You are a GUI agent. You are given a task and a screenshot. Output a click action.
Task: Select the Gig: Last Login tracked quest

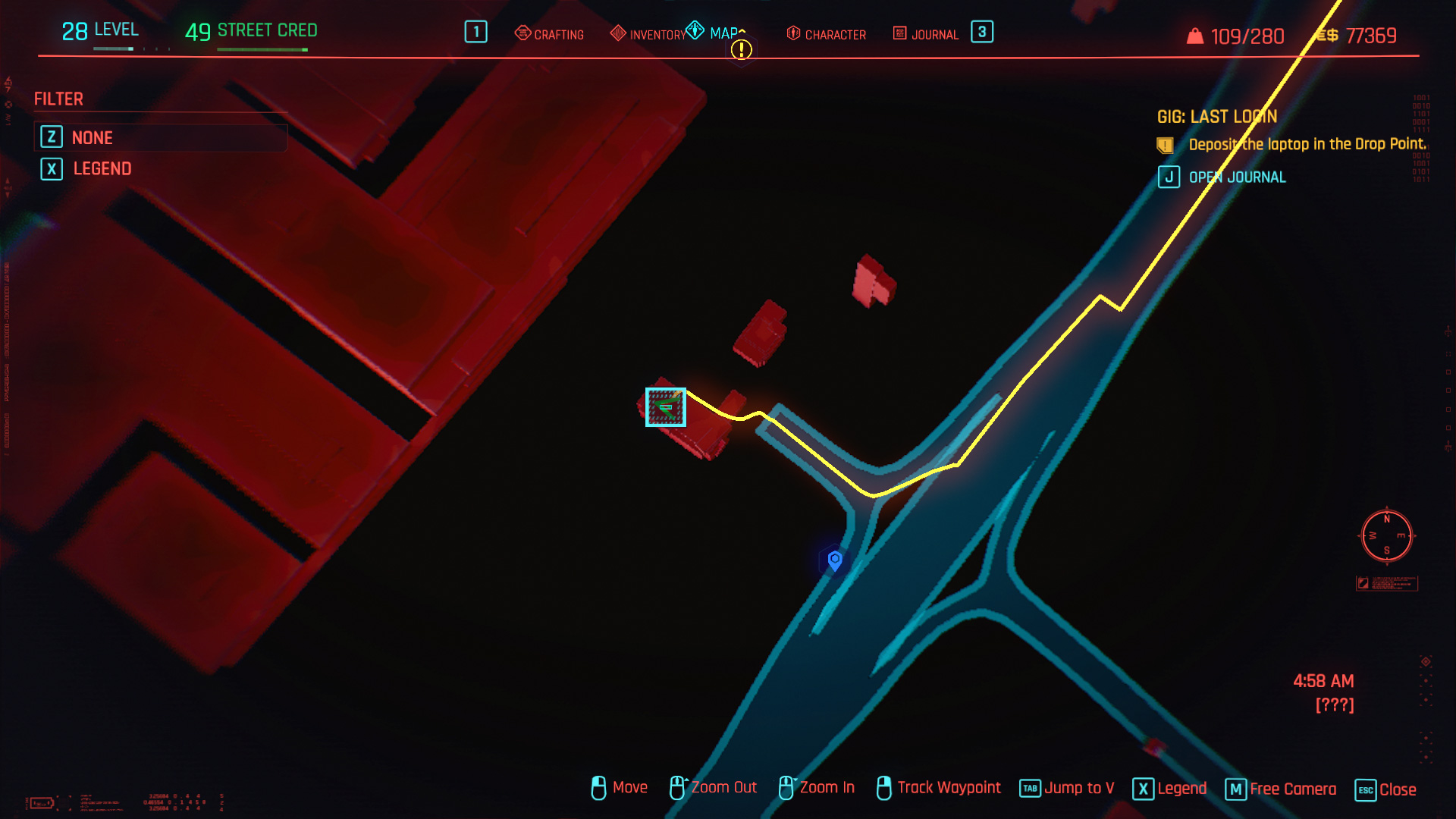pyautogui.click(x=1216, y=117)
